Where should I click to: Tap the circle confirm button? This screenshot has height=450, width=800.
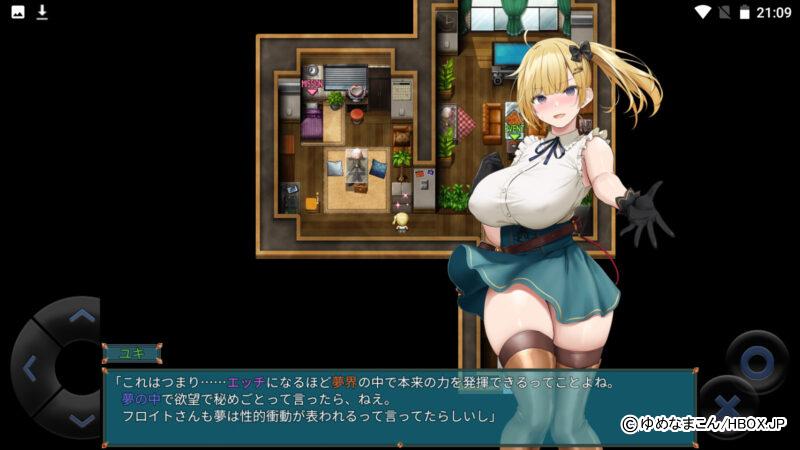click(x=757, y=360)
